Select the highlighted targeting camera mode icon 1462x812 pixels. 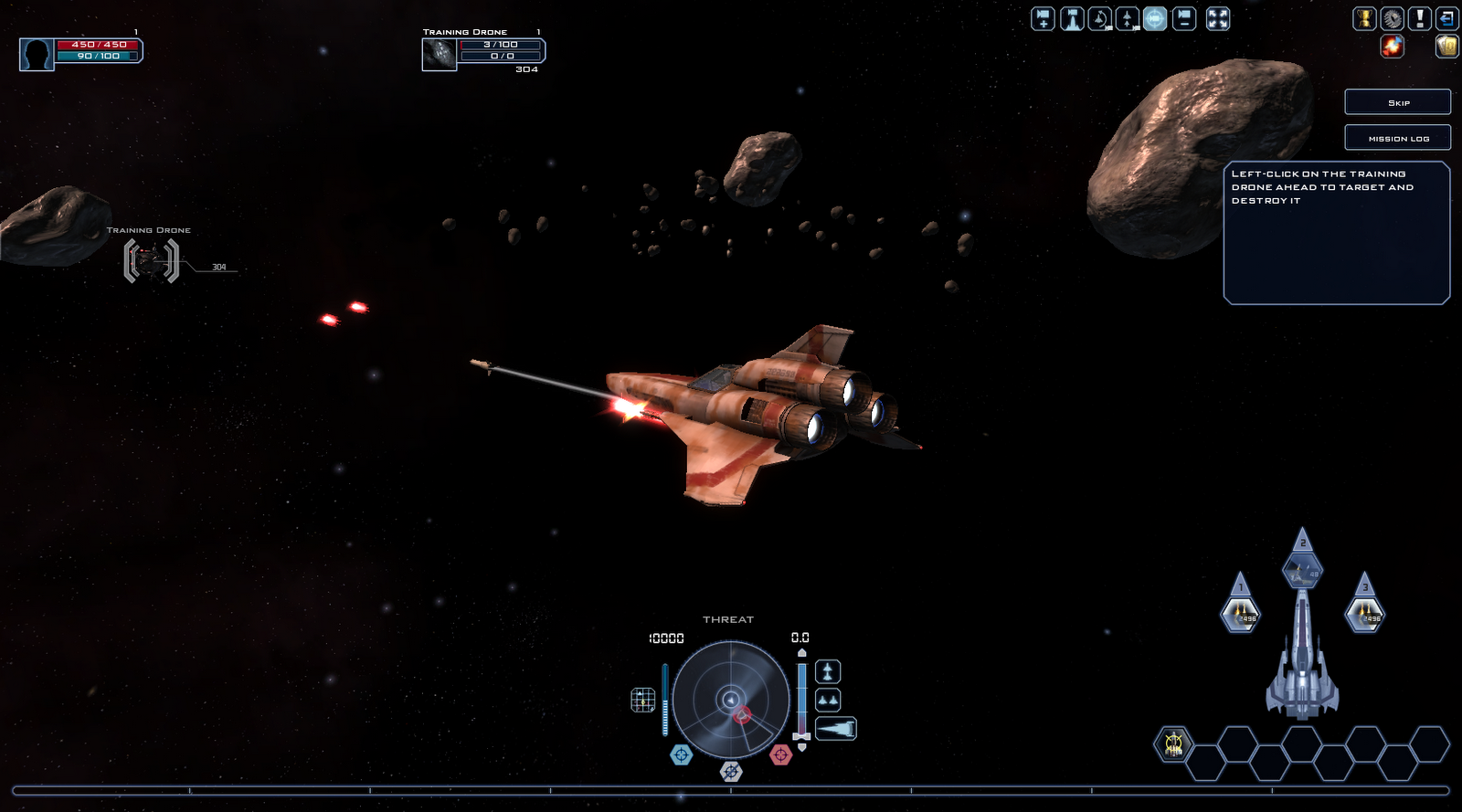1153,18
